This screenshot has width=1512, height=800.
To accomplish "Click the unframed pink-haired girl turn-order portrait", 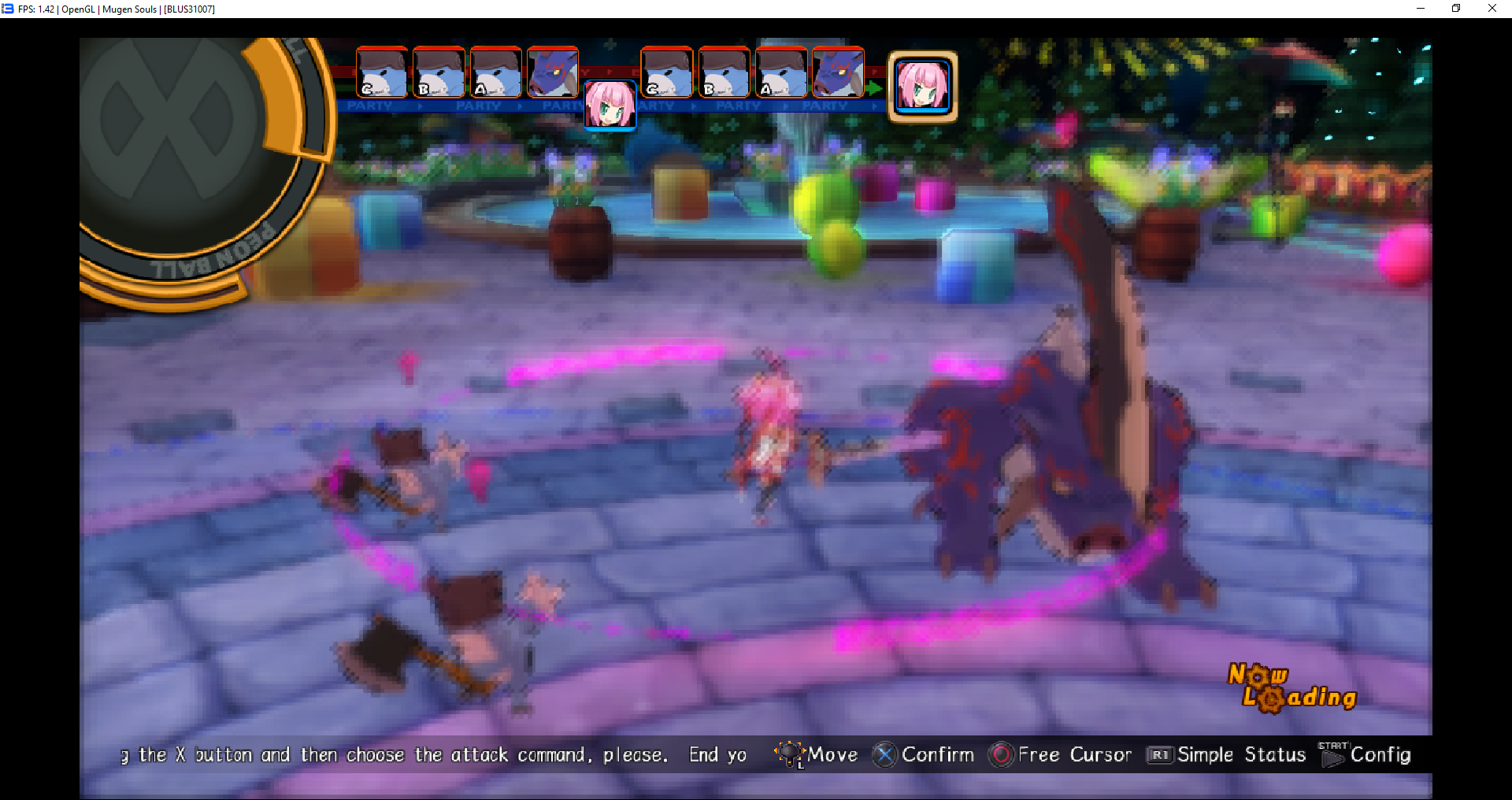I will pos(610,105).
